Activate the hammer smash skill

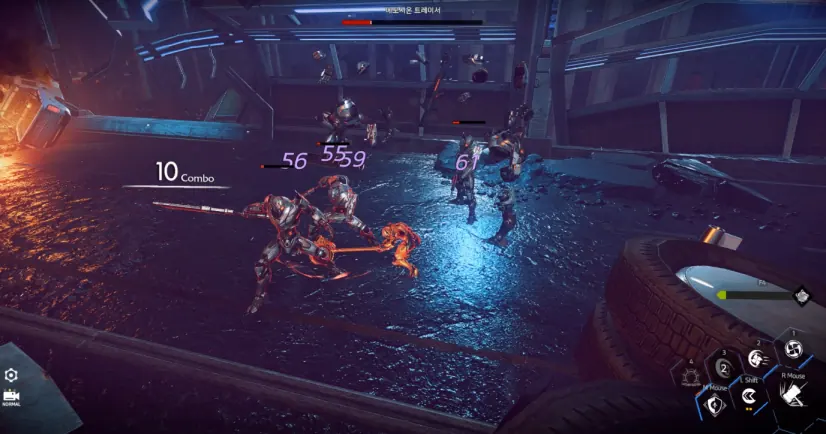point(791,398)
